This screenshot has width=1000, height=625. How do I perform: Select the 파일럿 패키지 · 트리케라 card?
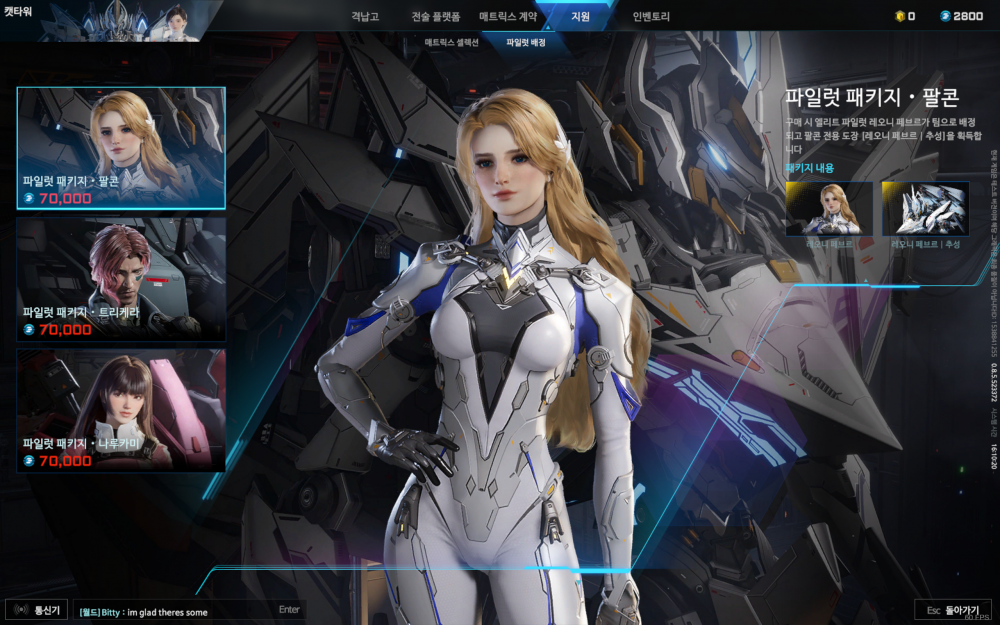pos(121,280)
